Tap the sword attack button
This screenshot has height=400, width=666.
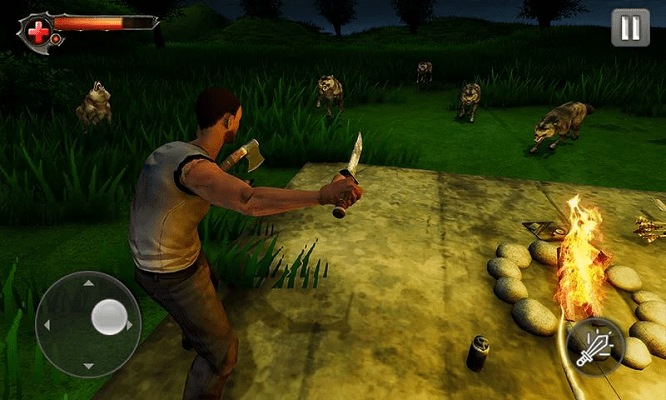point(596,346)
